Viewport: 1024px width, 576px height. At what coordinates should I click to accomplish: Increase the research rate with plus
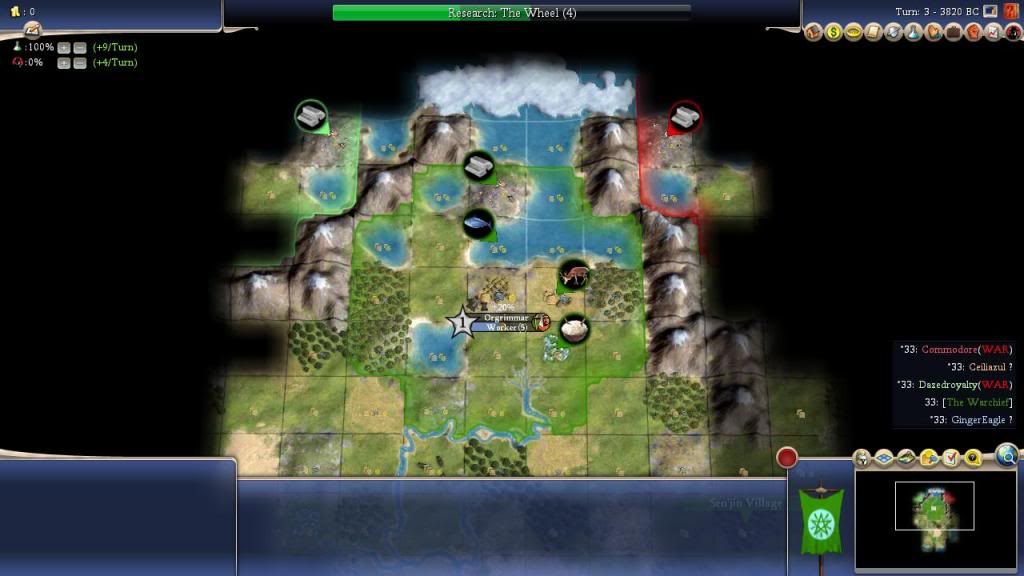[x=63, y=47]
